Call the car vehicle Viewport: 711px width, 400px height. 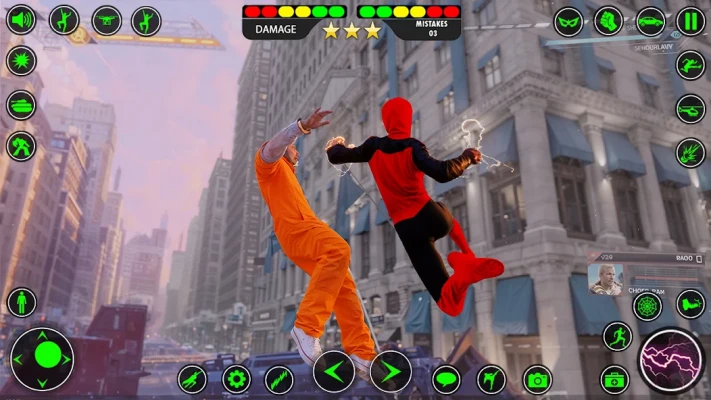tap(651, 21)
